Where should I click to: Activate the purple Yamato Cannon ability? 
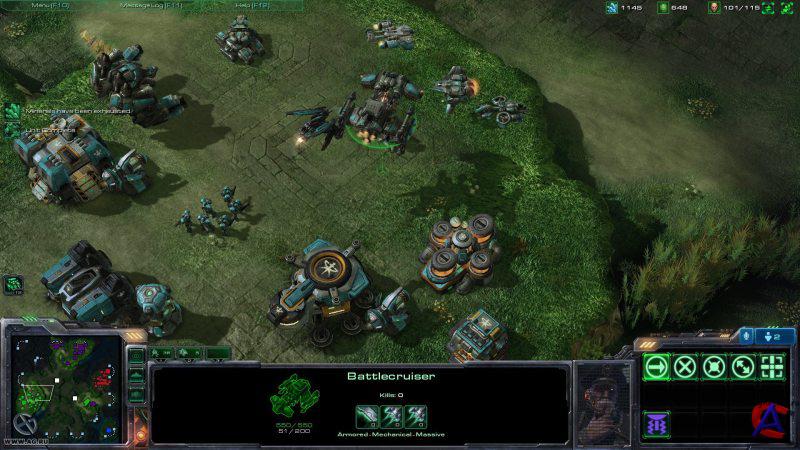click(x=656, y=423)
